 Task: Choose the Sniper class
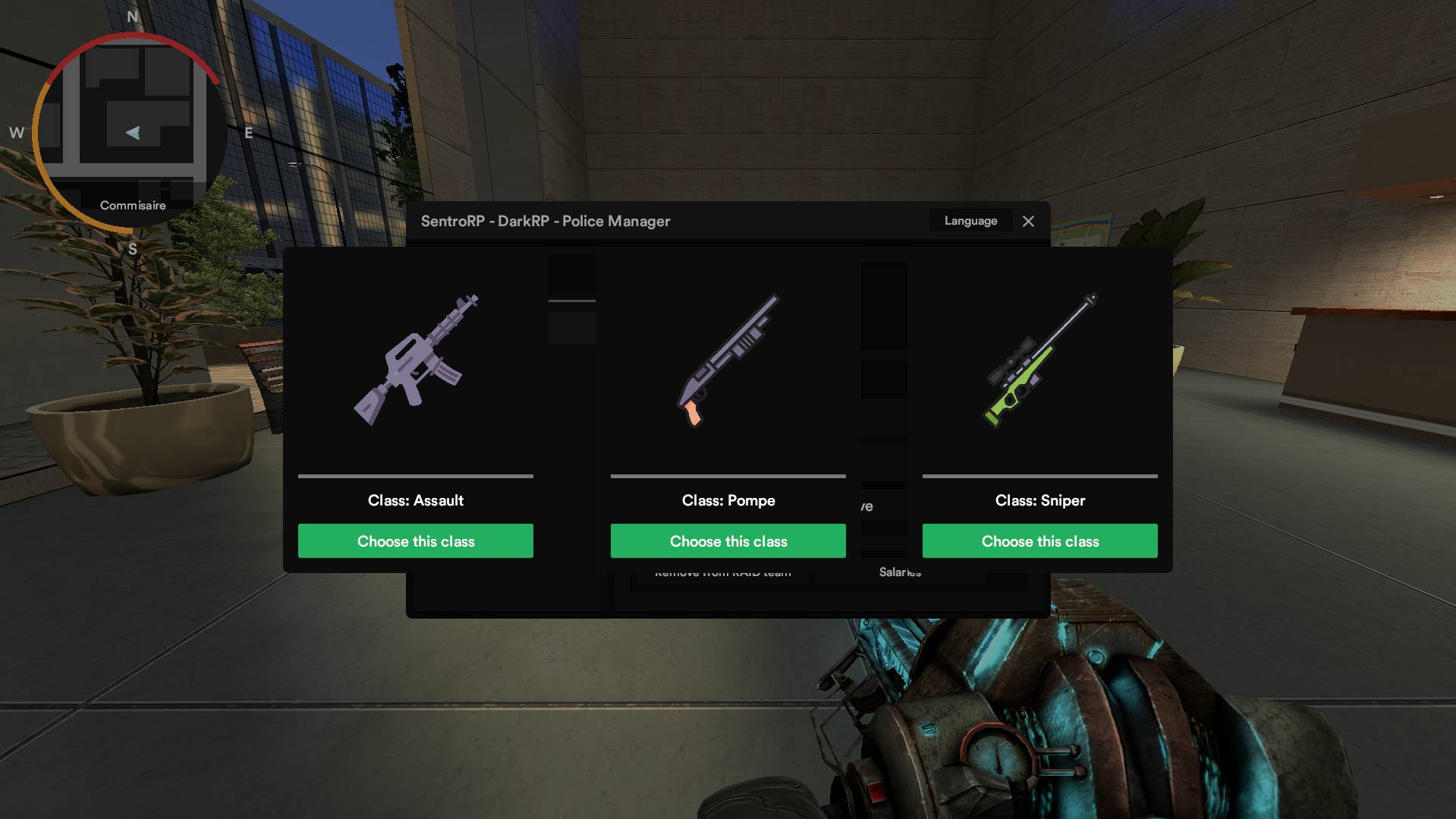tap(1039, 540)
